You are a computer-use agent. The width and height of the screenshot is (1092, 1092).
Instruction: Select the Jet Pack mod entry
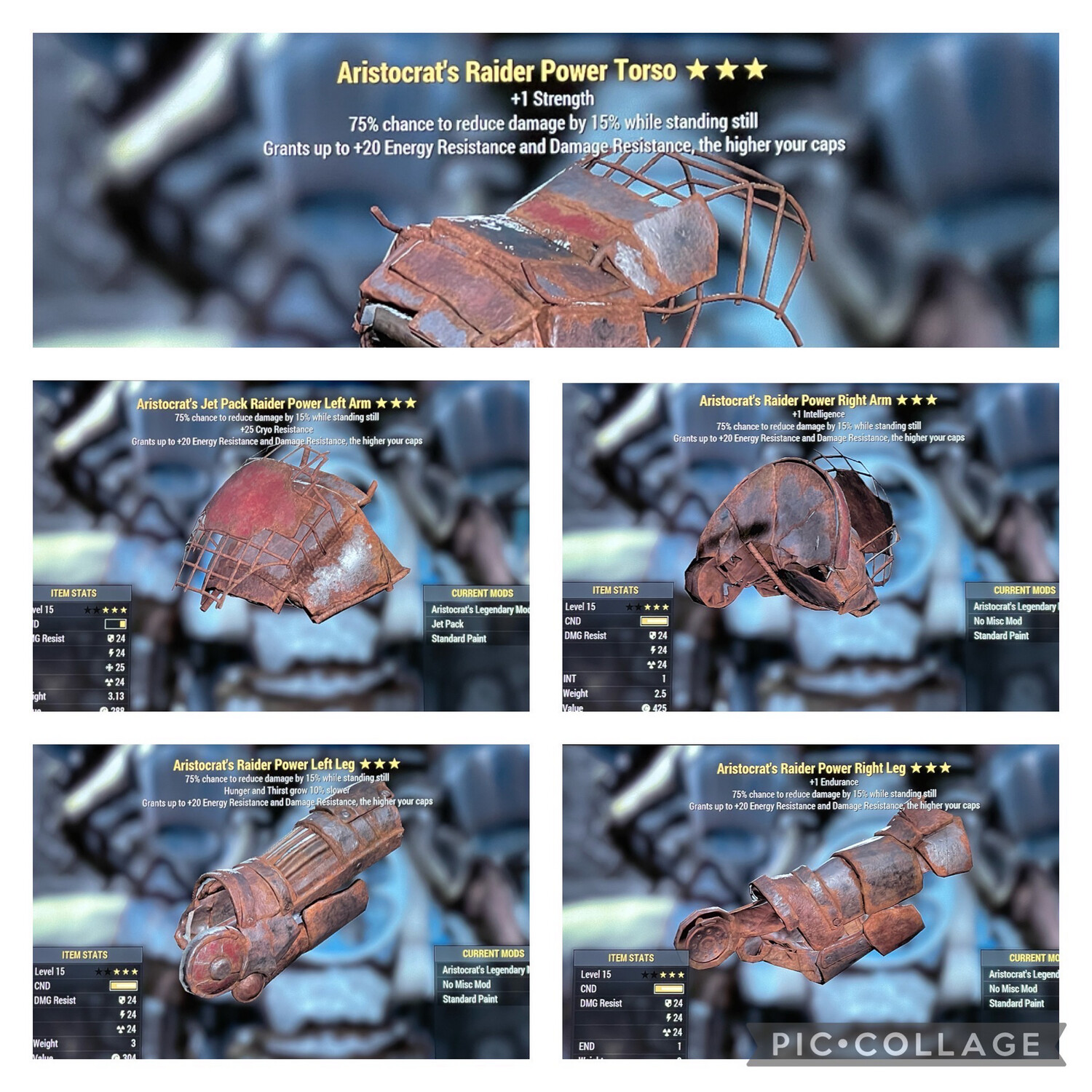click(448, 623)
